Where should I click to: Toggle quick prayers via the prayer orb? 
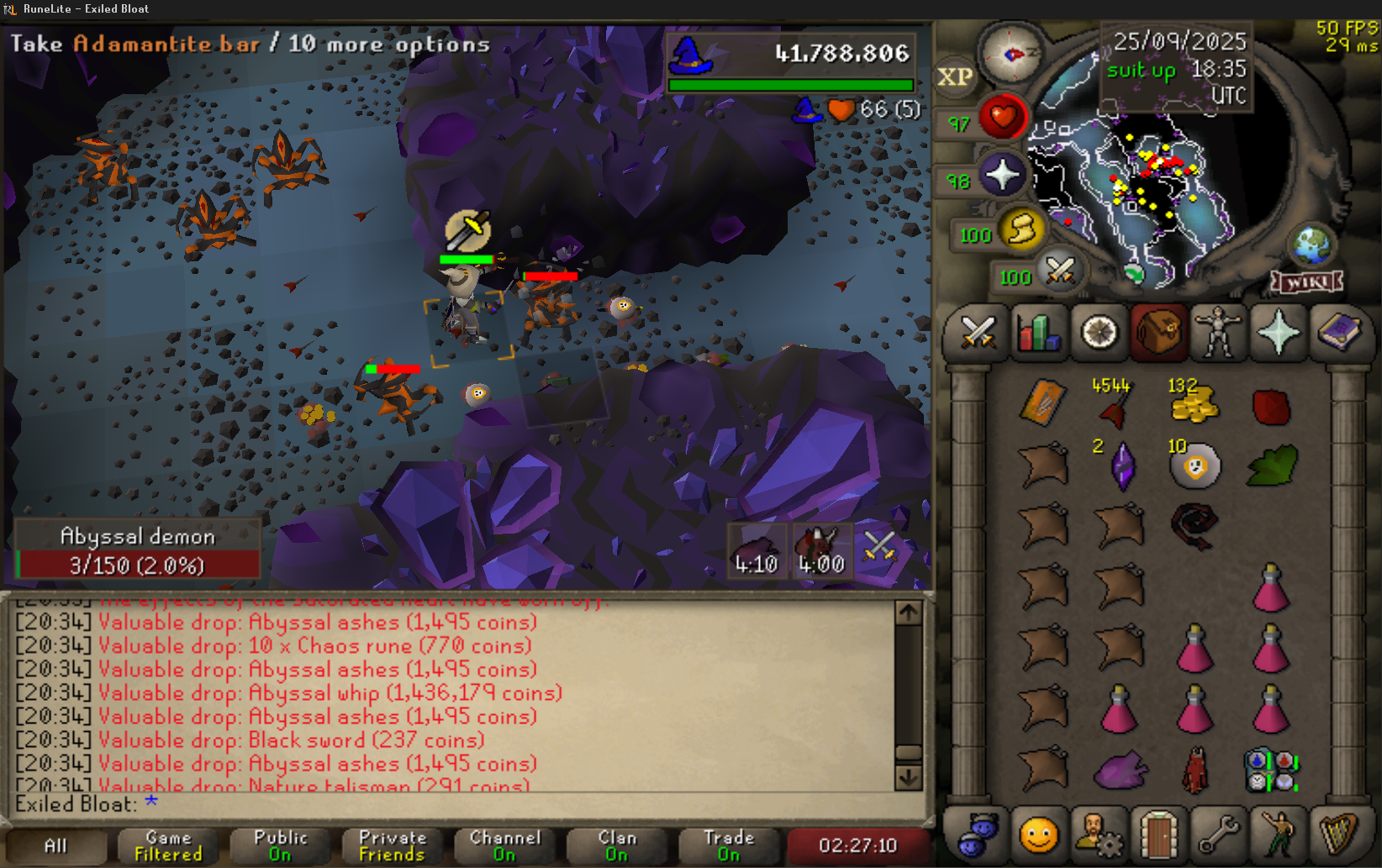click(1002, 176)
